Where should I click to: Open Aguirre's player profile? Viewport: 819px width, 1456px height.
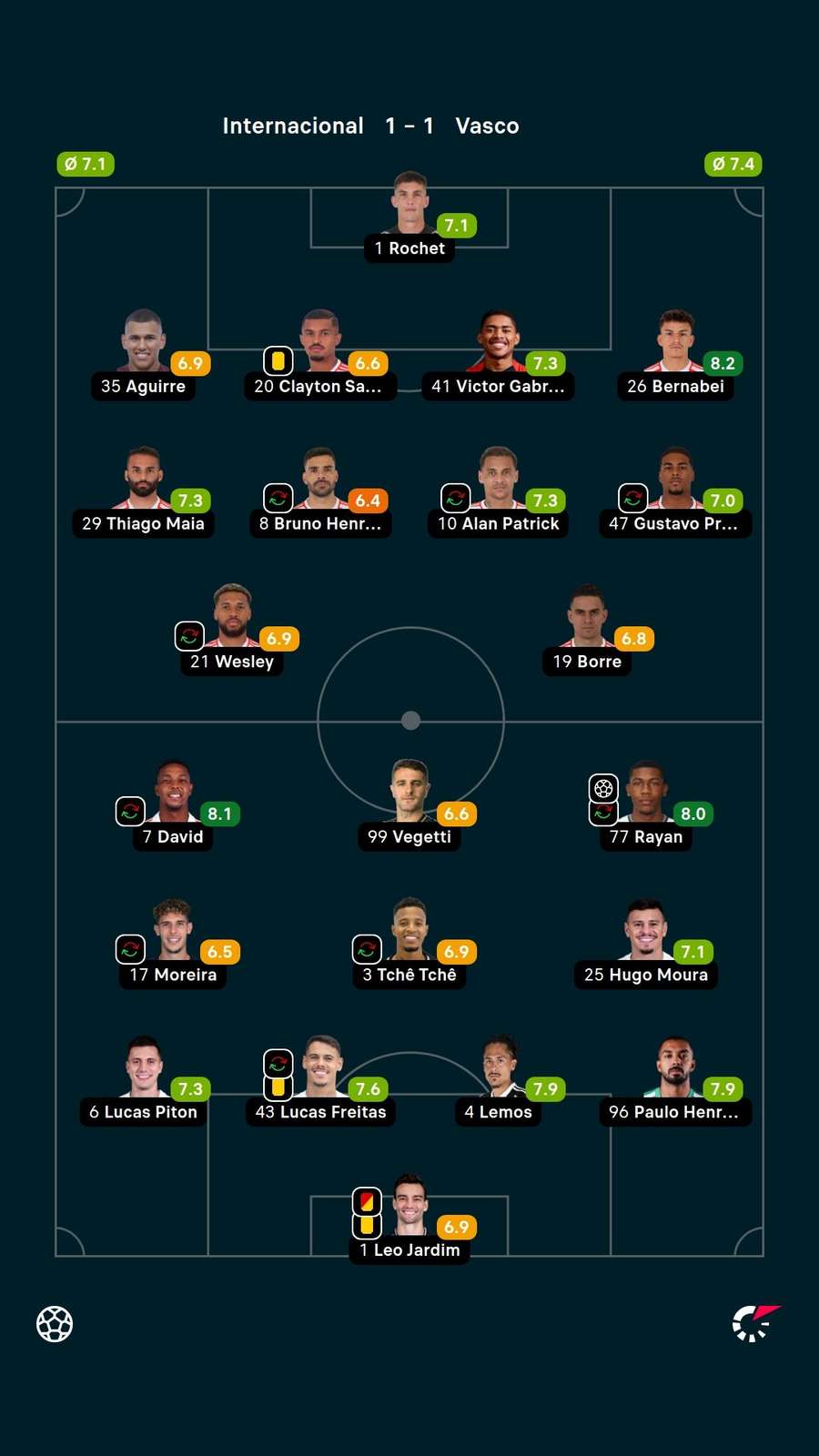[143, 355]
